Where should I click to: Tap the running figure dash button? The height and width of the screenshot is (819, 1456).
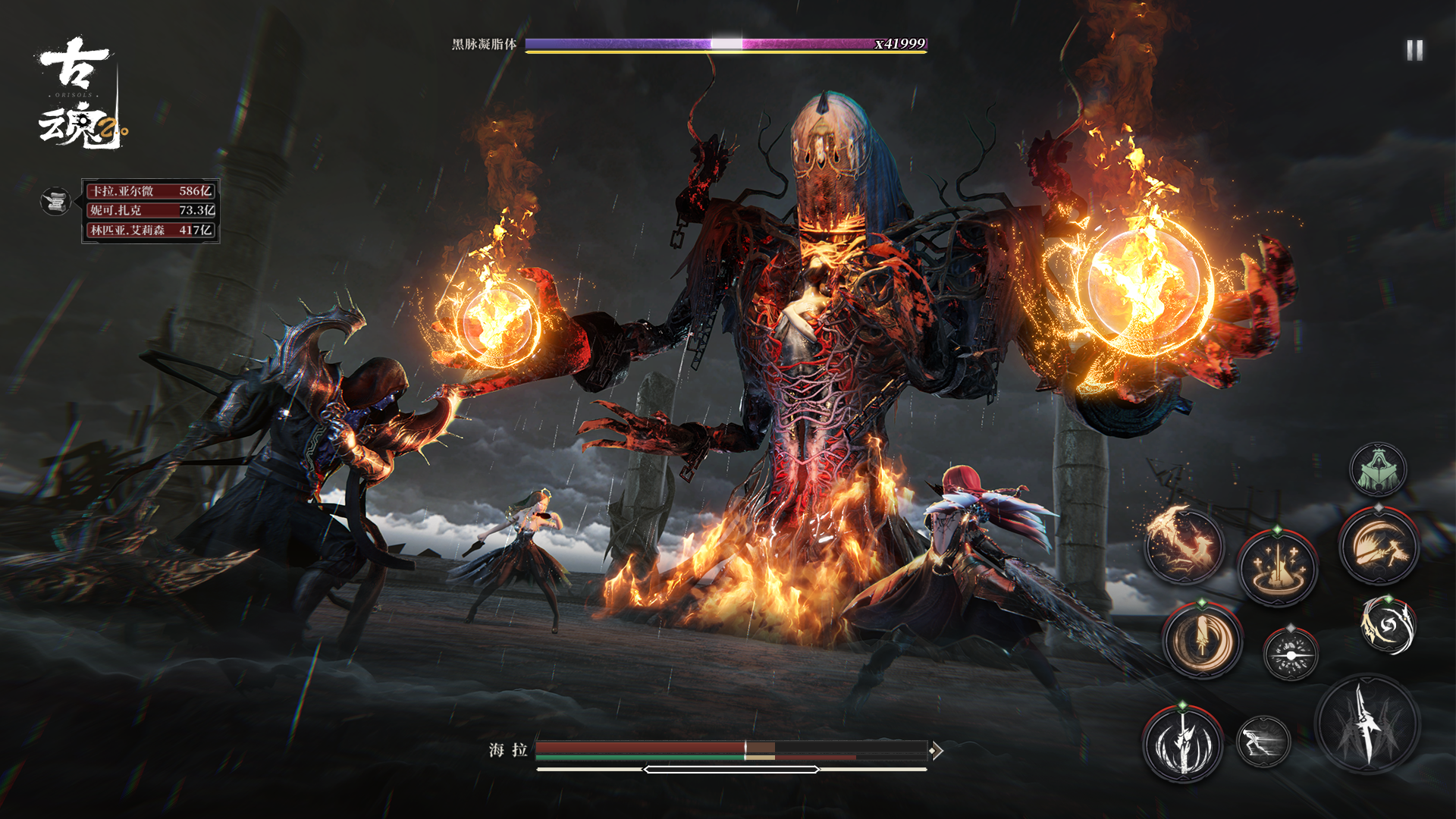click(1263, 741)
